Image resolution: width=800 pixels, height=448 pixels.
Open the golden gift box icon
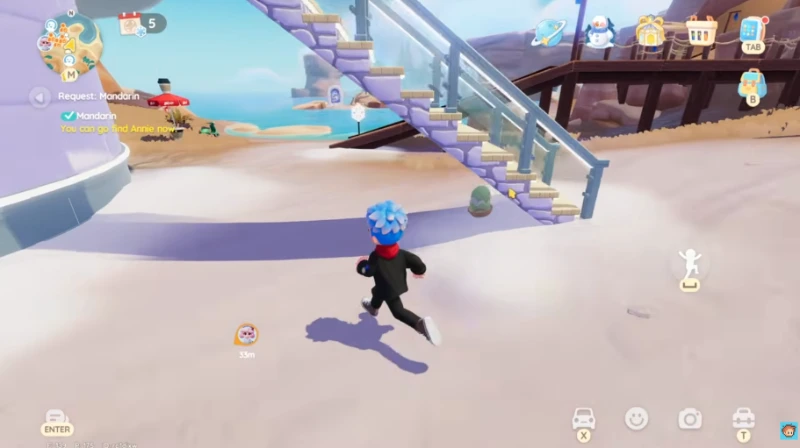[x=650, y=32]
